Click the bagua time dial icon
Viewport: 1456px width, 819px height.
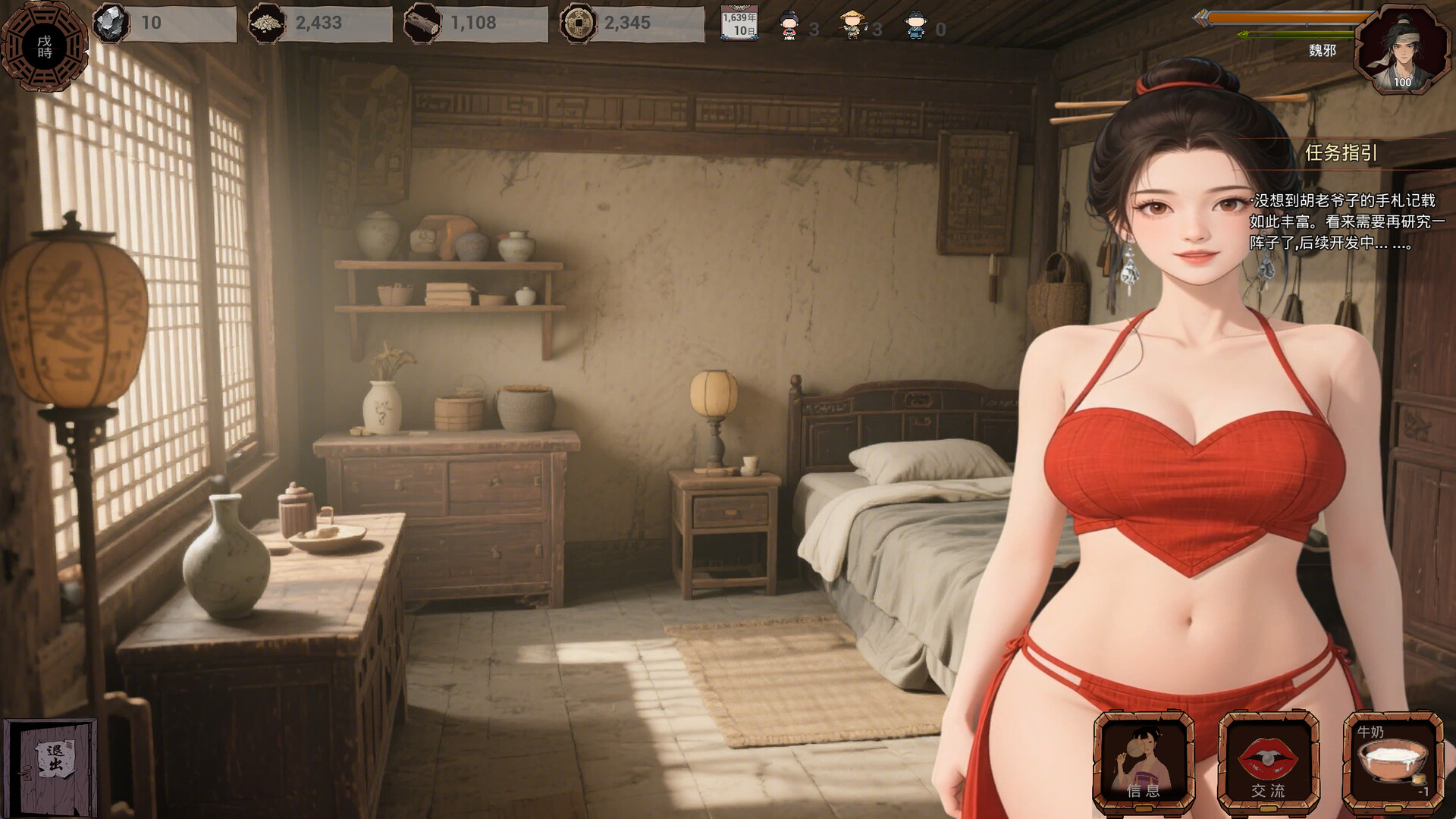pos(44,47)
